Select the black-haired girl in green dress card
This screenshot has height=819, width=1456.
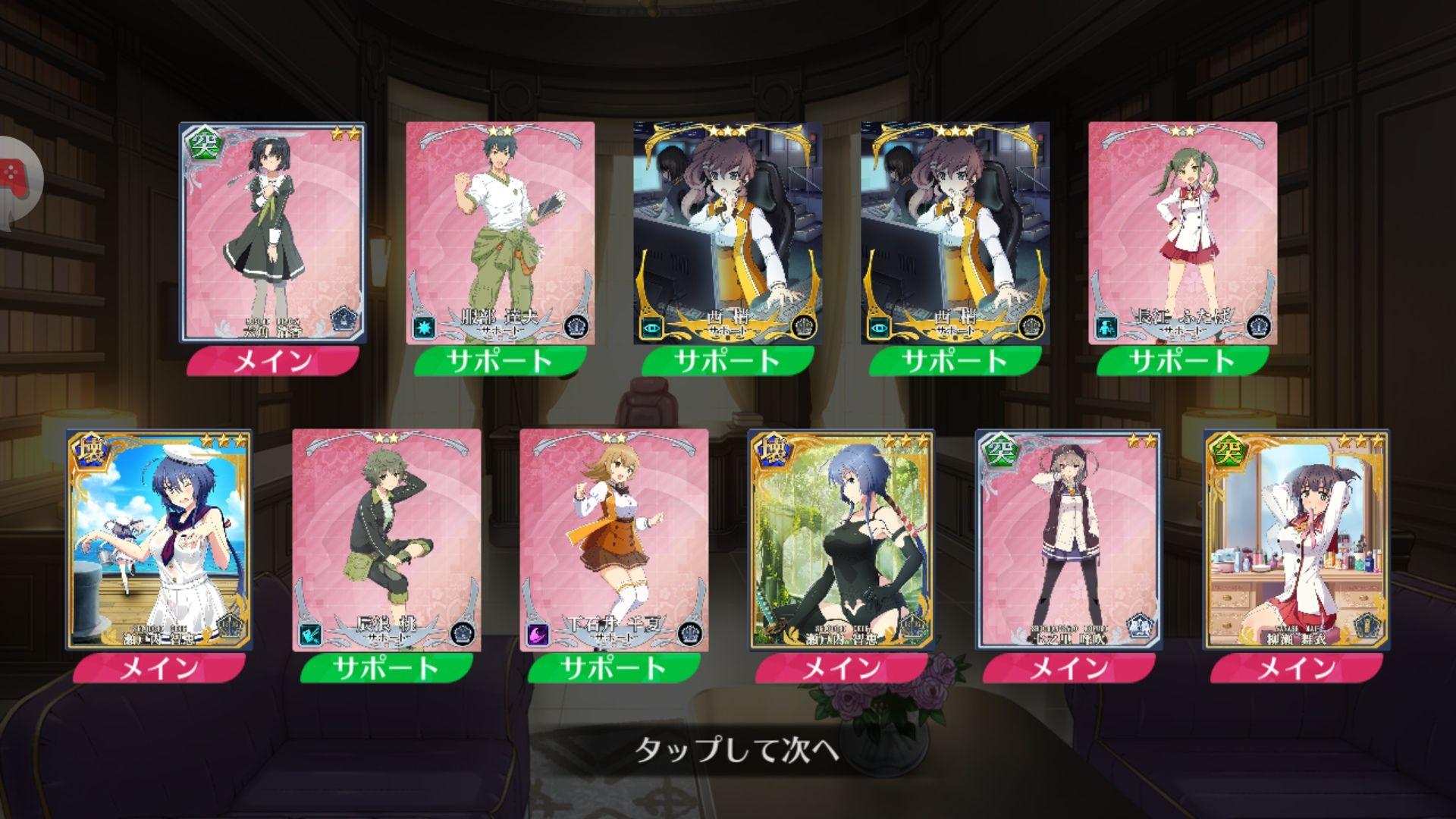[272, 233]
